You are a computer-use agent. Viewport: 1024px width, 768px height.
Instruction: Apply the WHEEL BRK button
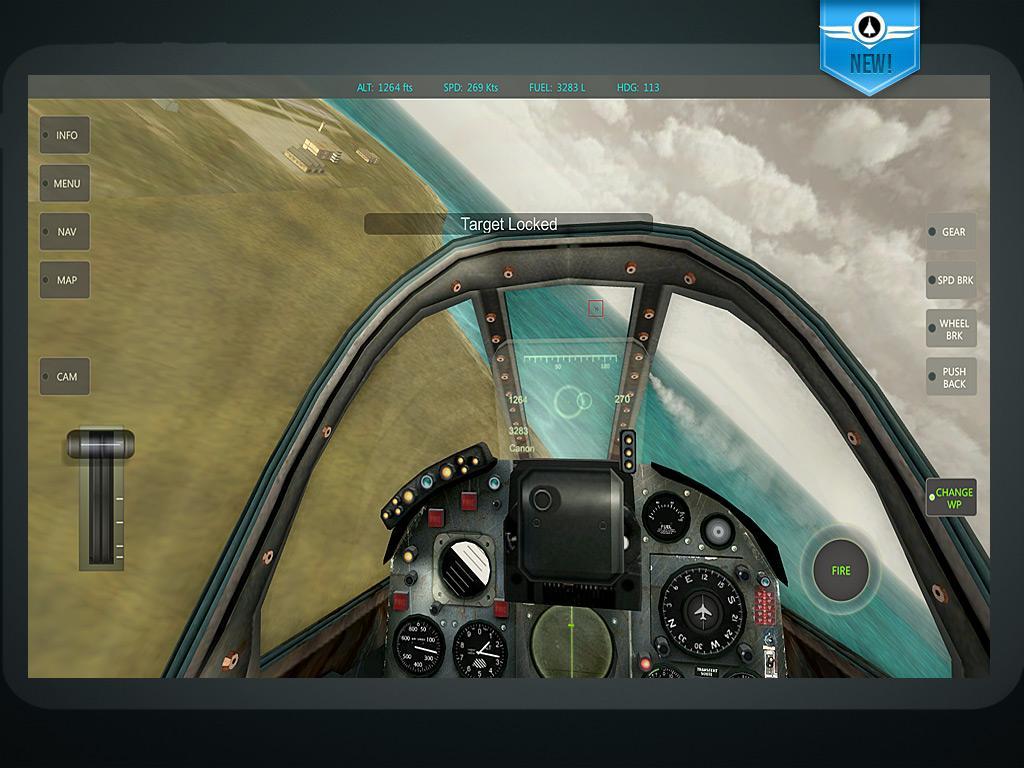951,329
